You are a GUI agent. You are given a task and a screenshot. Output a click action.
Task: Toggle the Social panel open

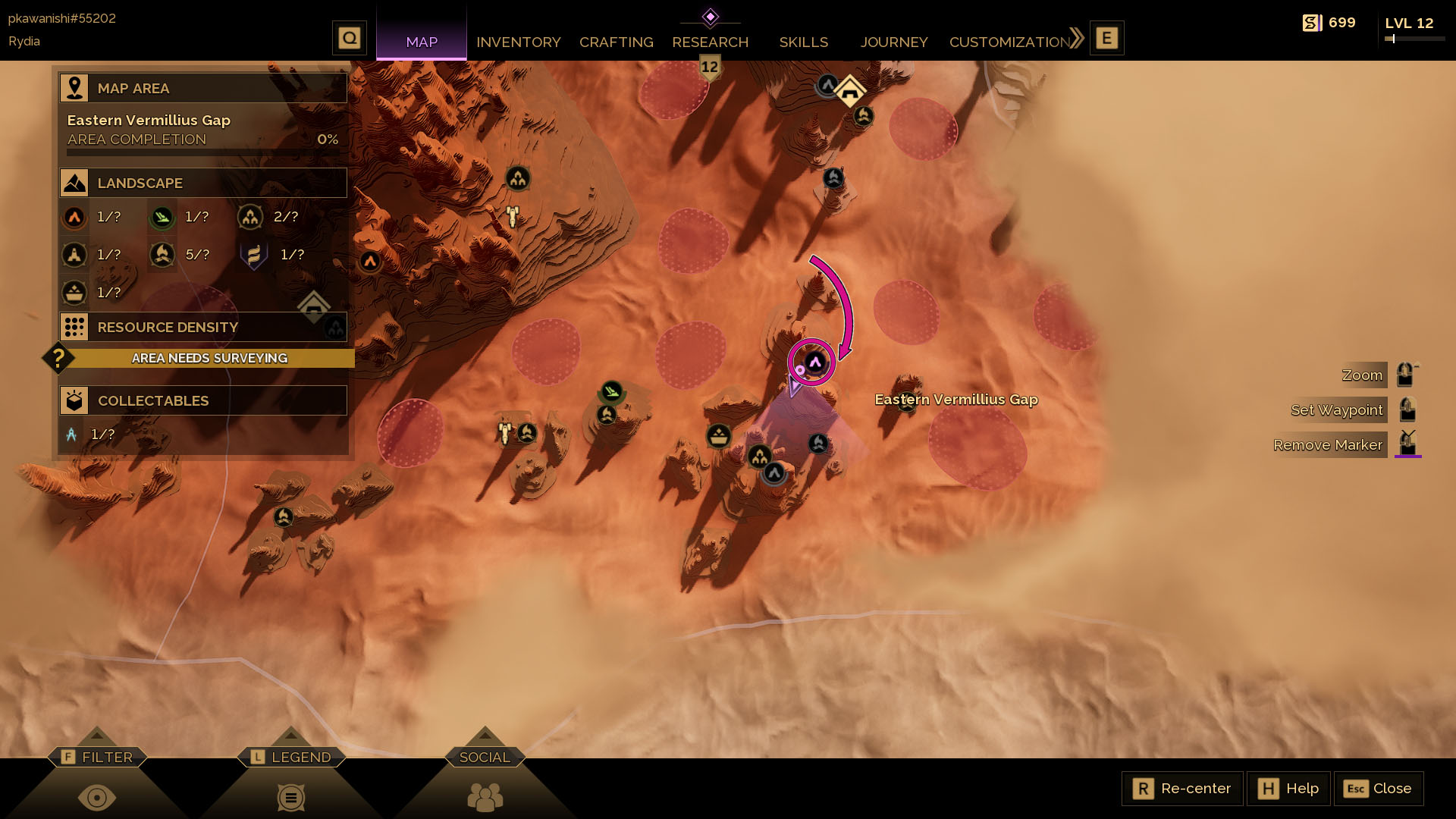(x=485, y=797)
